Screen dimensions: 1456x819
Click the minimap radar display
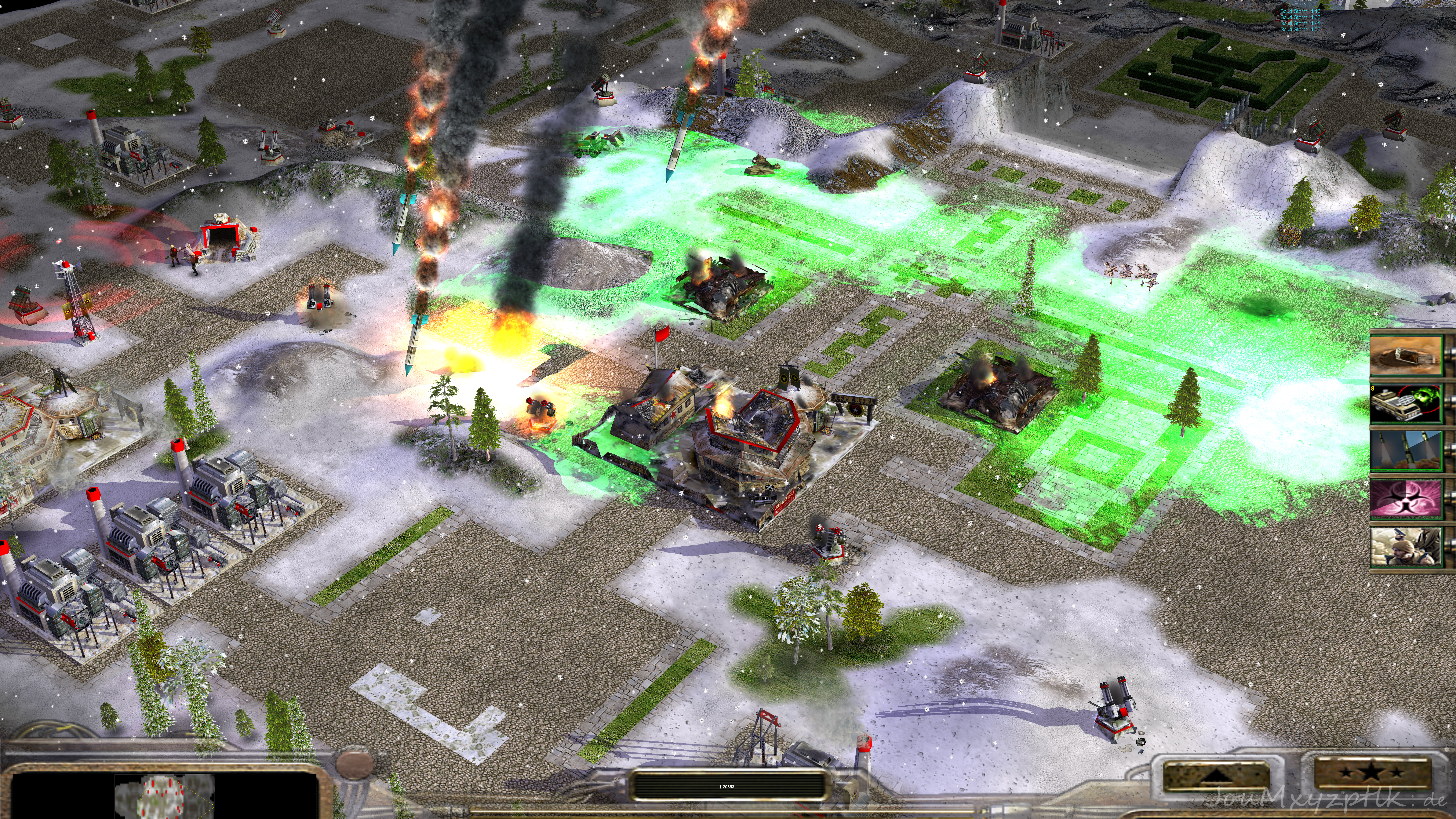[164, 794]
